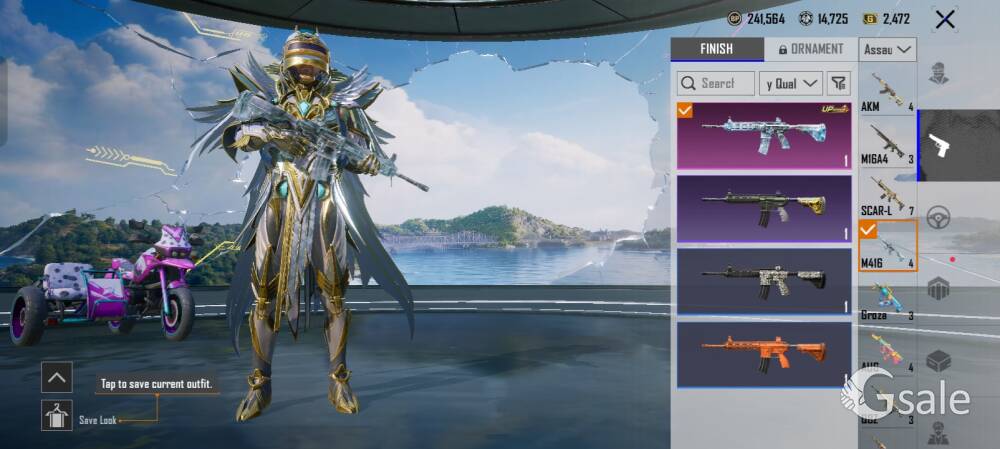Select M16A4 in the weapon list
1000x449 pixels.
(x=888, y=144)
